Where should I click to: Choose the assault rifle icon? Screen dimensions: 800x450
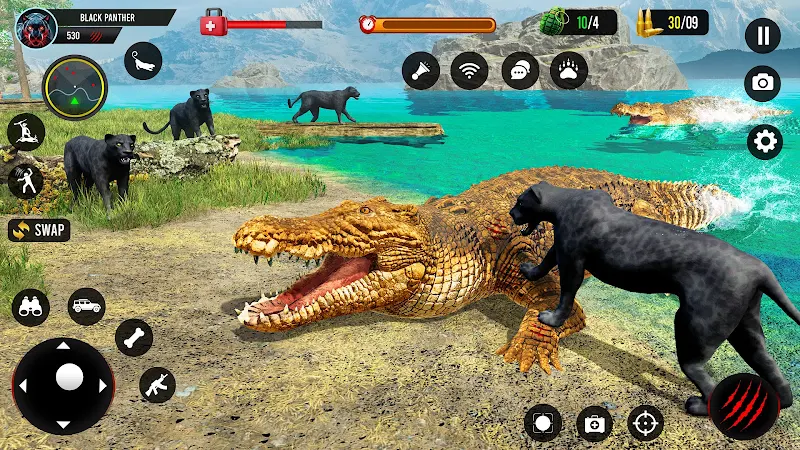click(x=157, y=384)
